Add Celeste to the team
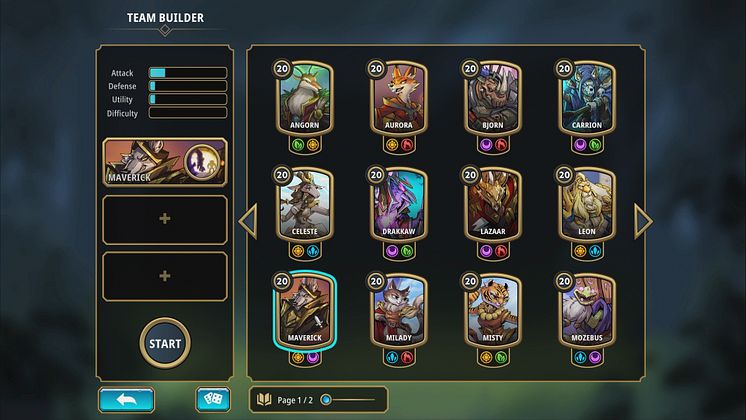This screenshot has height=420, width=746. (x=304, y=206)
